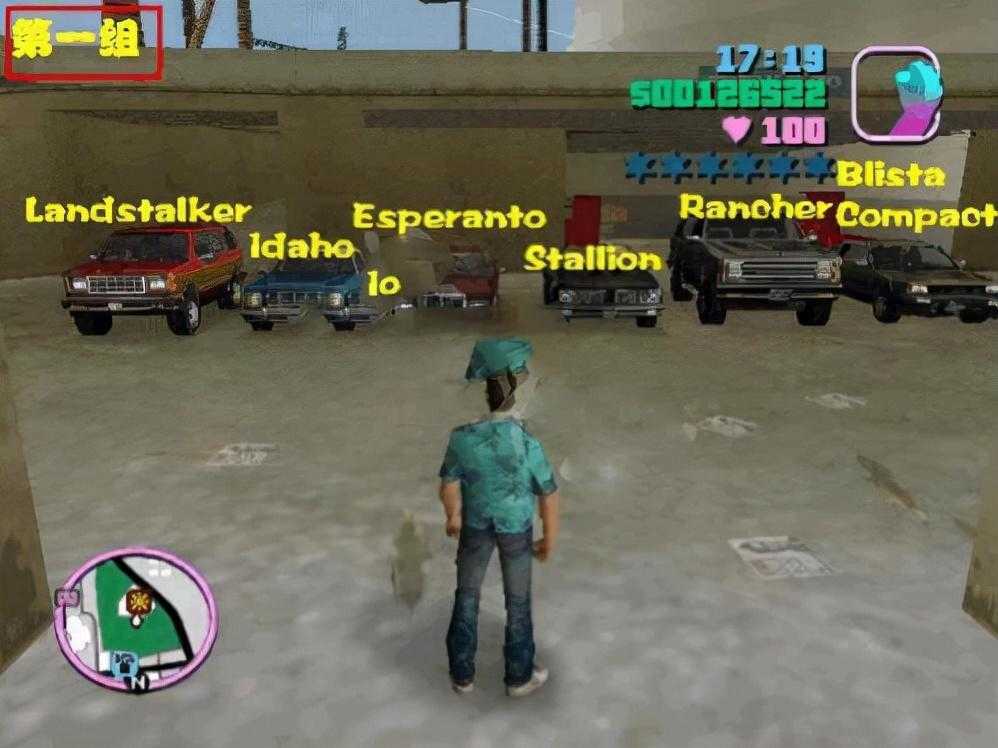Screen dimensions: 998x748
Task: Click the north "N" indicator on the radar
Action: point(140,682)
